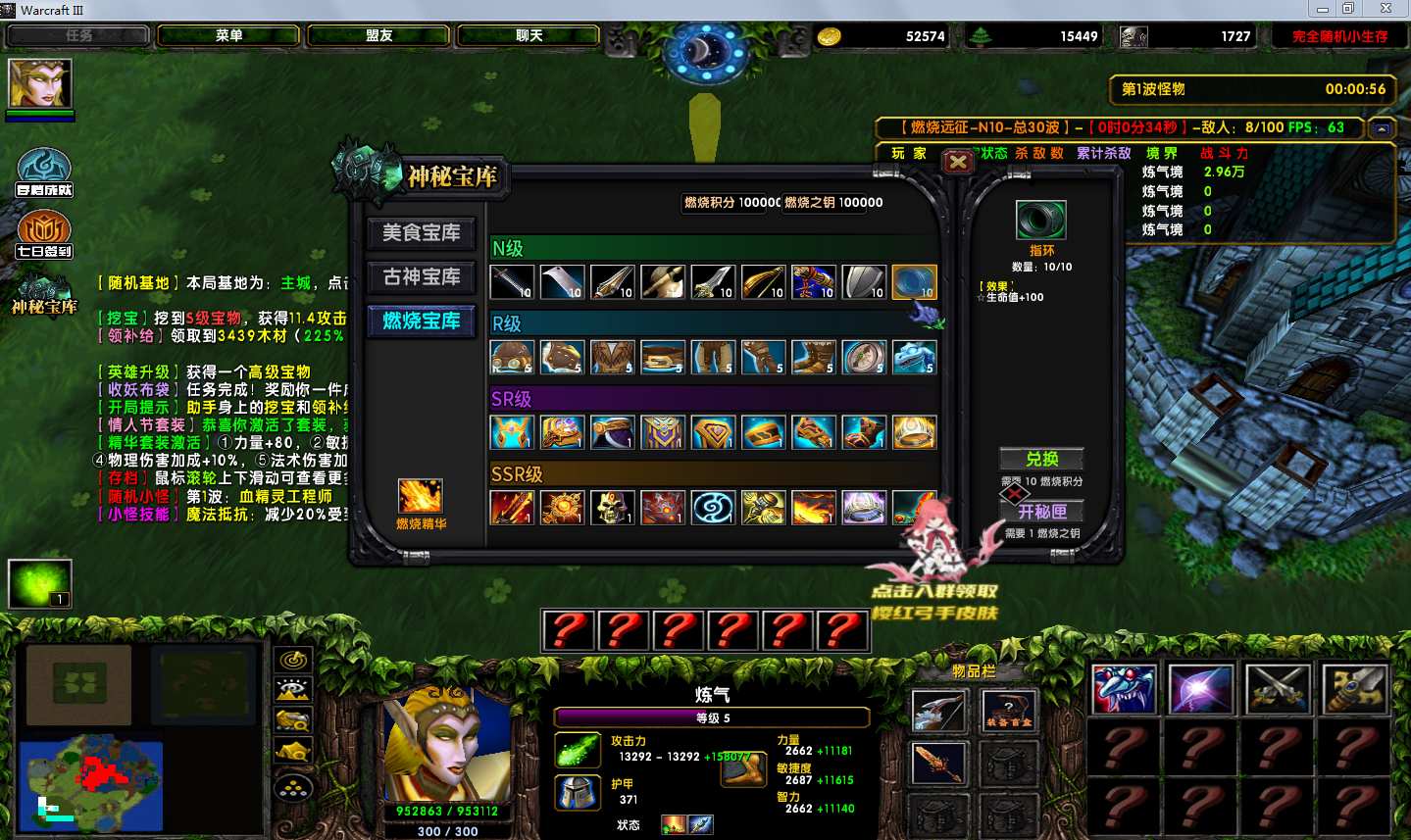Open the 菜单 menu

pos(228,36)
